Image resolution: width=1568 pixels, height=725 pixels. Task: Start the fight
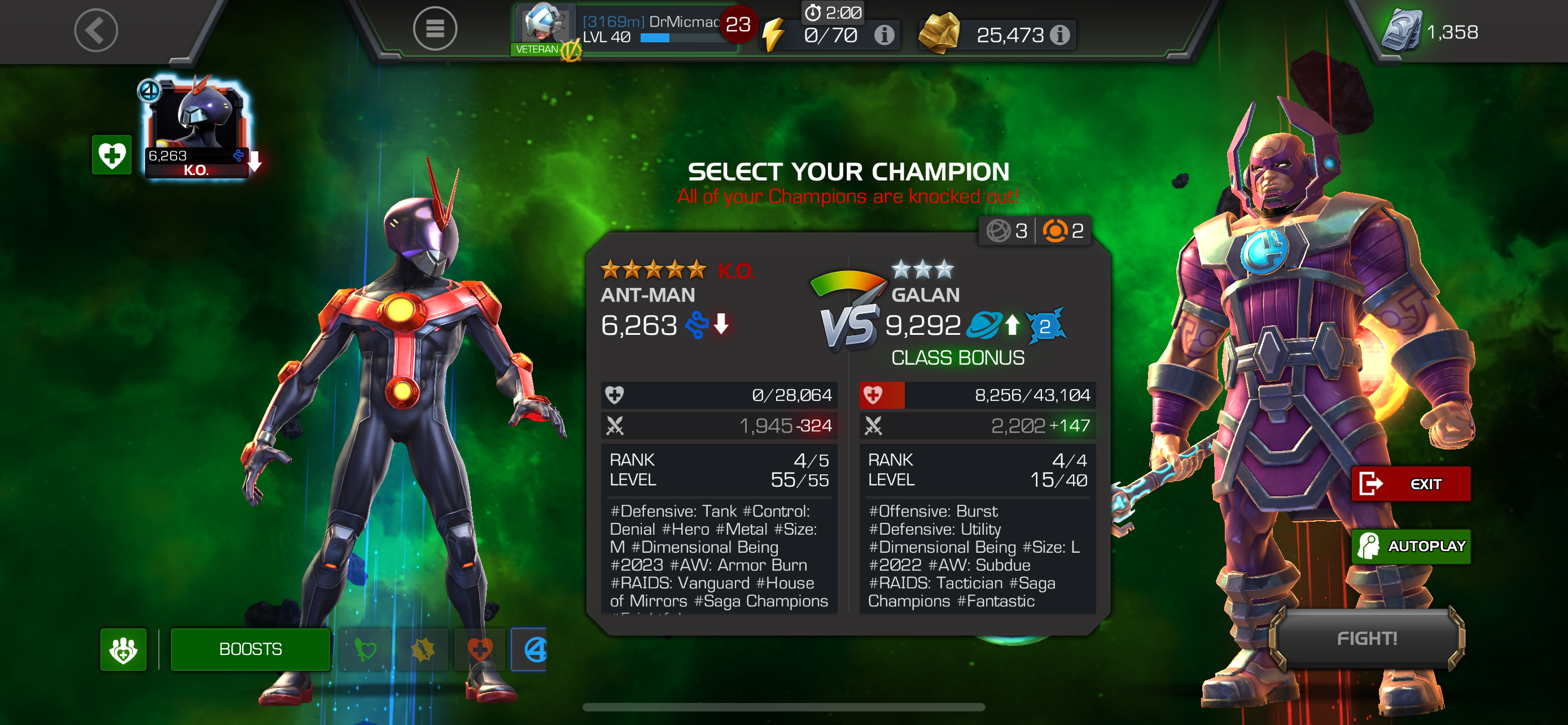[x=1366, y=638]
